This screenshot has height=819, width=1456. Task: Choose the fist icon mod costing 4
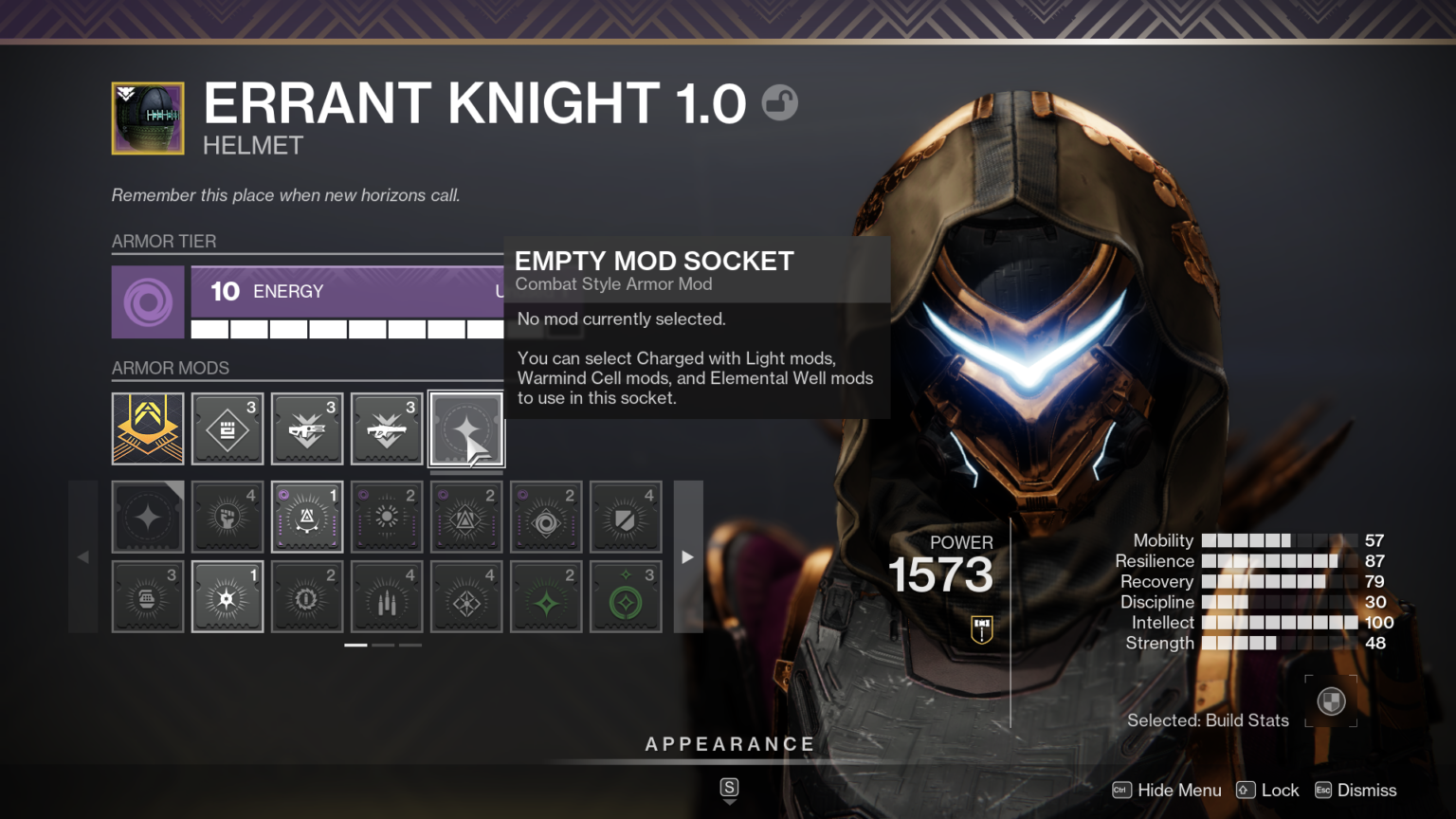(x=227, y=517)
